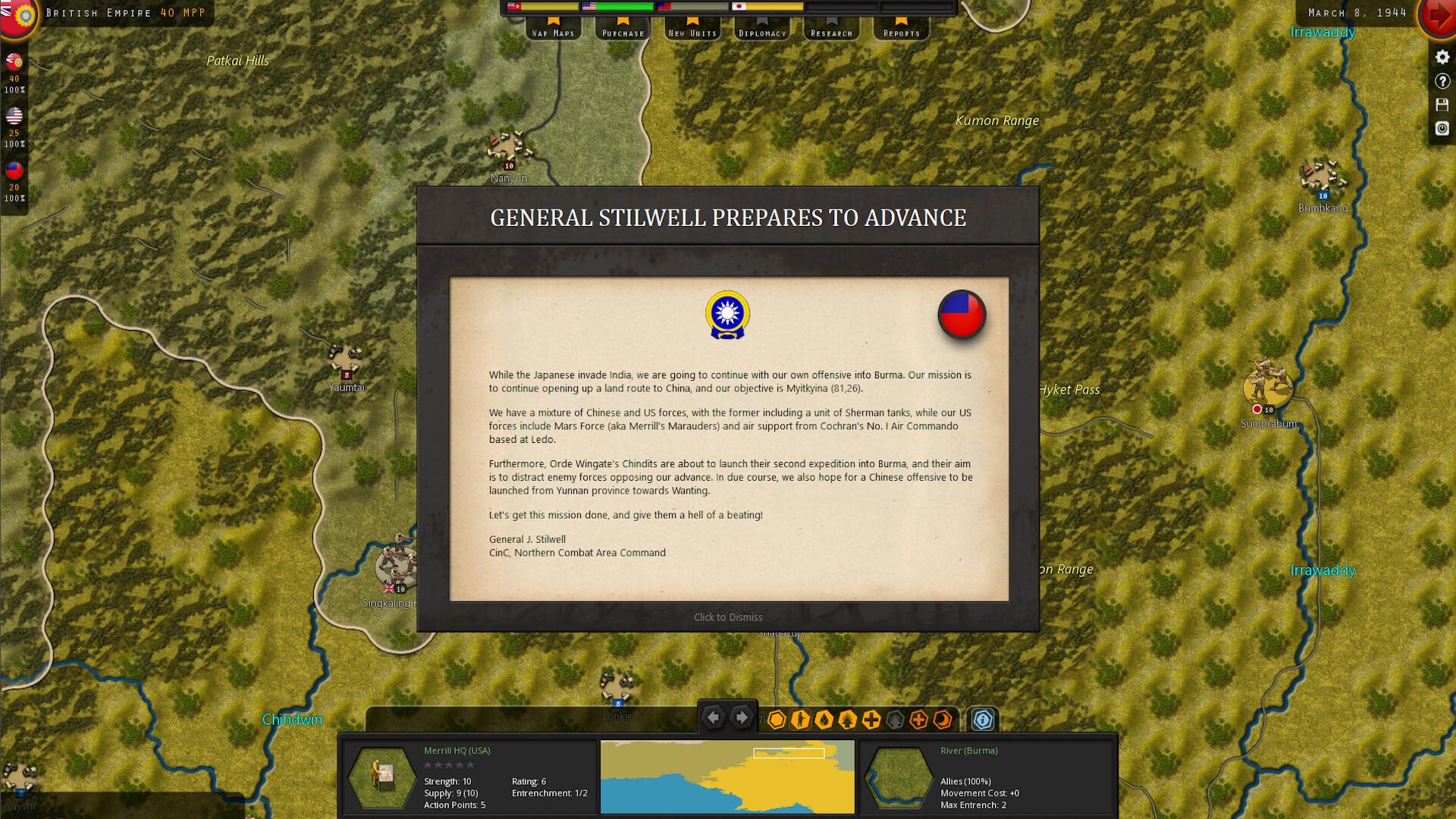Open game options via gear icon
The width and height of the screenshot is (1456, 819).
pos(1440,57)
